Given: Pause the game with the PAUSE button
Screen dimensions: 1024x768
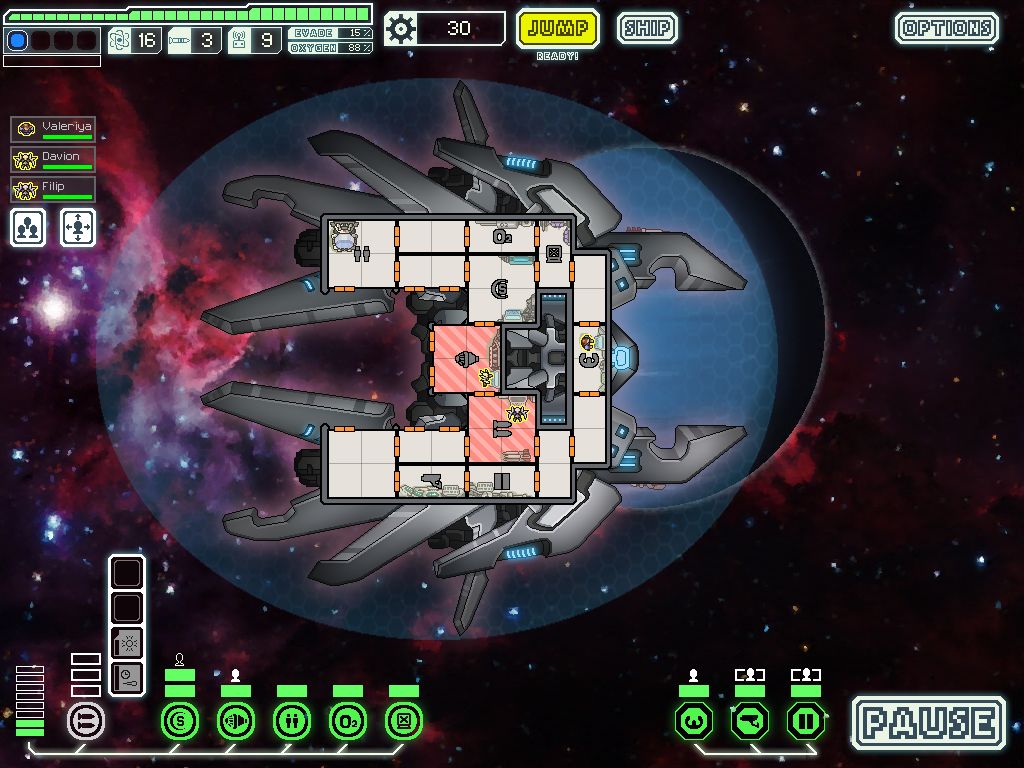Looking at the screenshot, I should tap(929, 722).
